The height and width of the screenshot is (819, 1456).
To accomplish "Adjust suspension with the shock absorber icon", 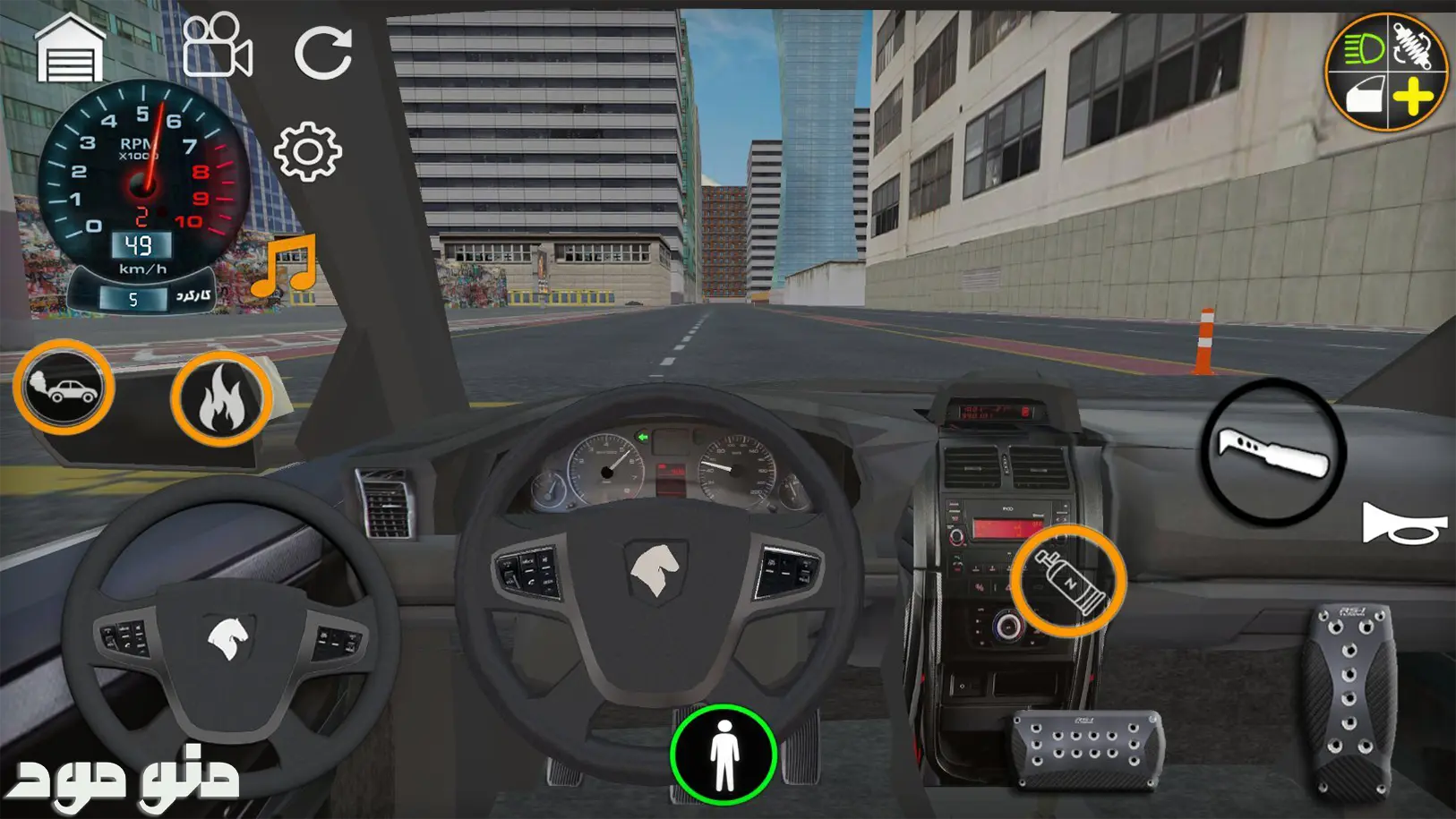I will 1413,45.
